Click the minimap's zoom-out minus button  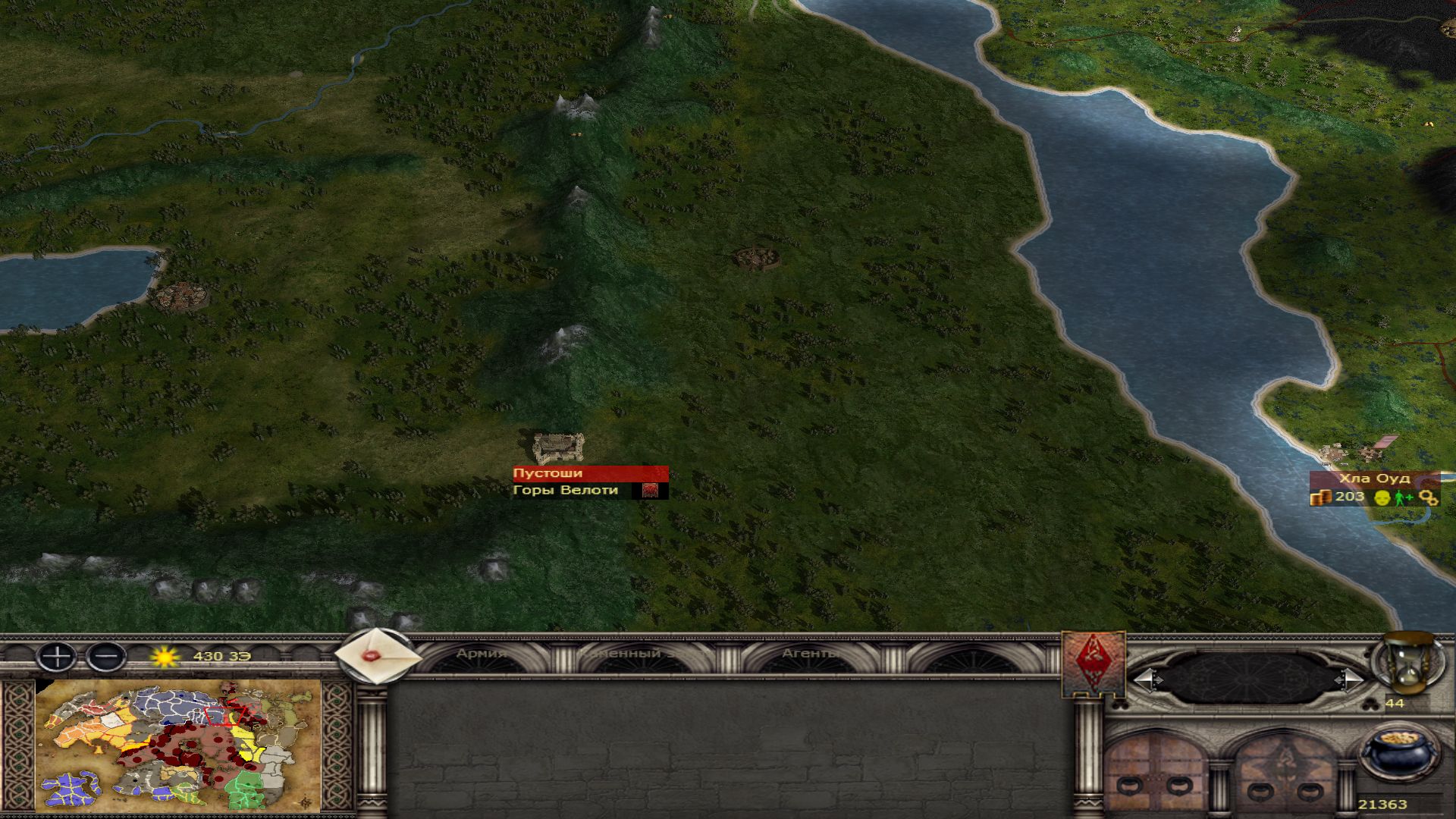(106, 656)
